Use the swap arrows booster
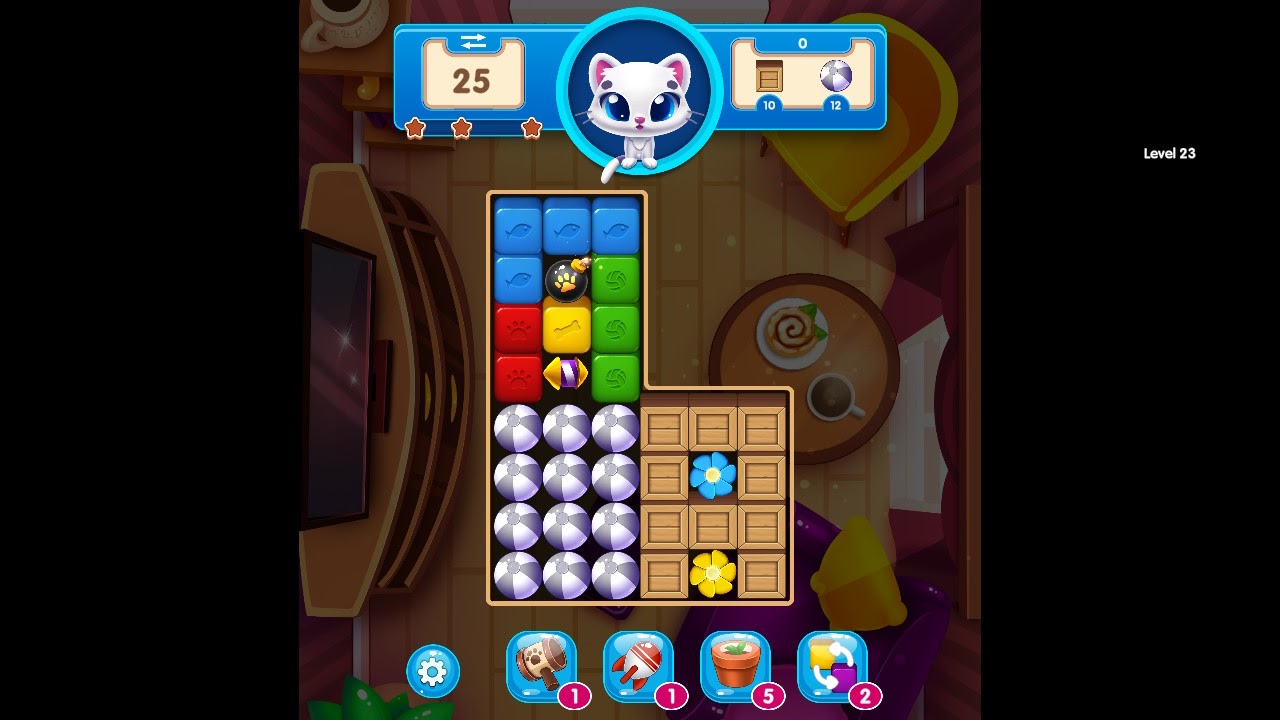1280x720 pixels. click(x=832, y=663)
